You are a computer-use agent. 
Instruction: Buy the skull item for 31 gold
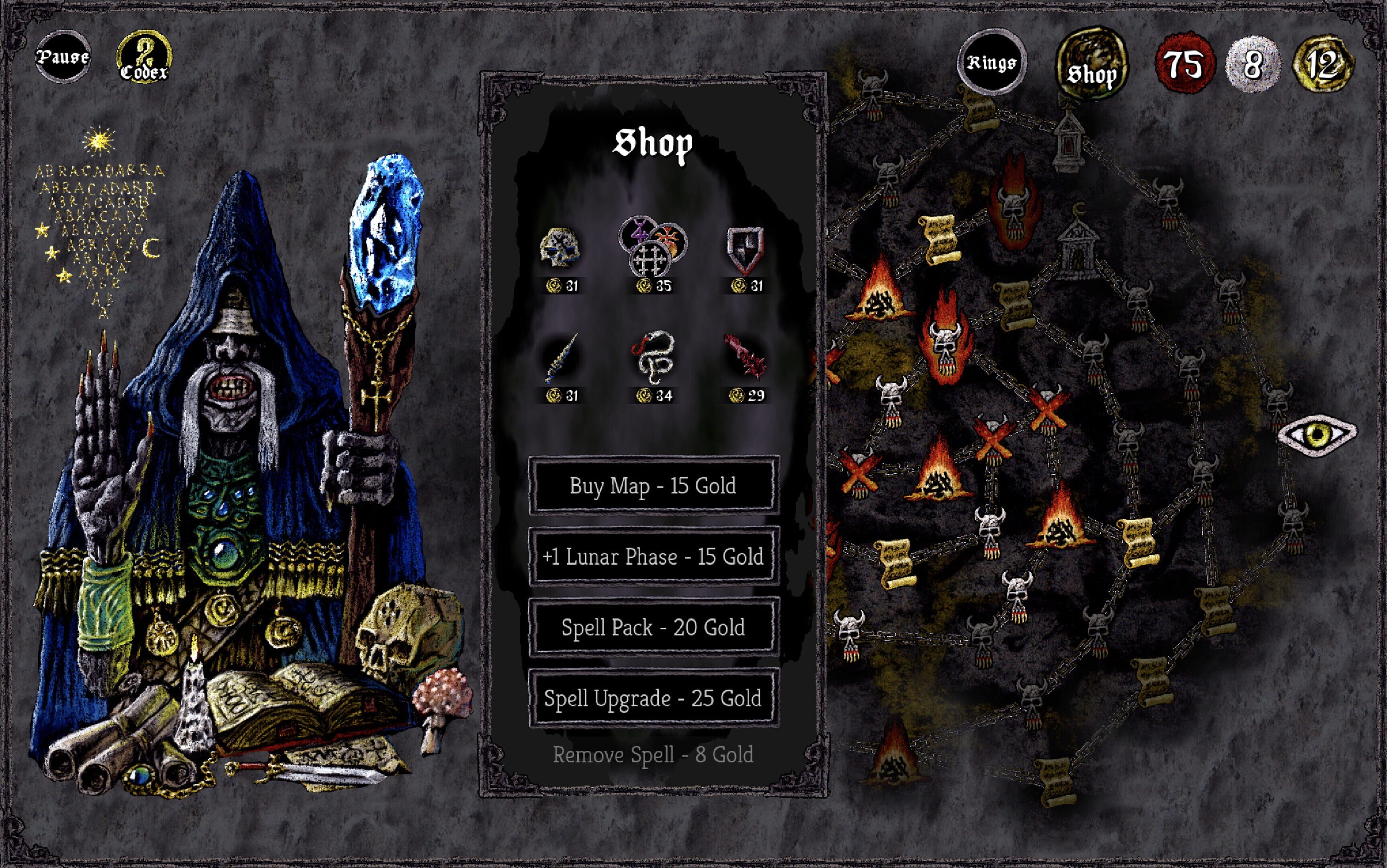point(560,250)
